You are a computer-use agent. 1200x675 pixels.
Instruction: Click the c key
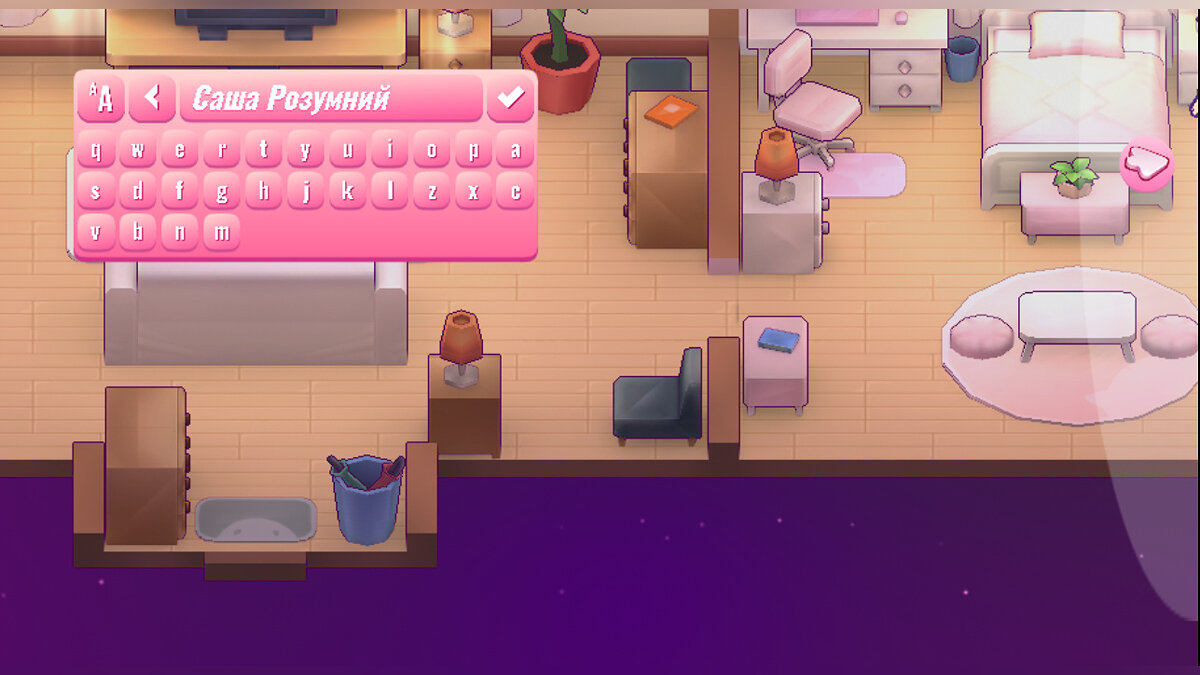tap(516, 192)
